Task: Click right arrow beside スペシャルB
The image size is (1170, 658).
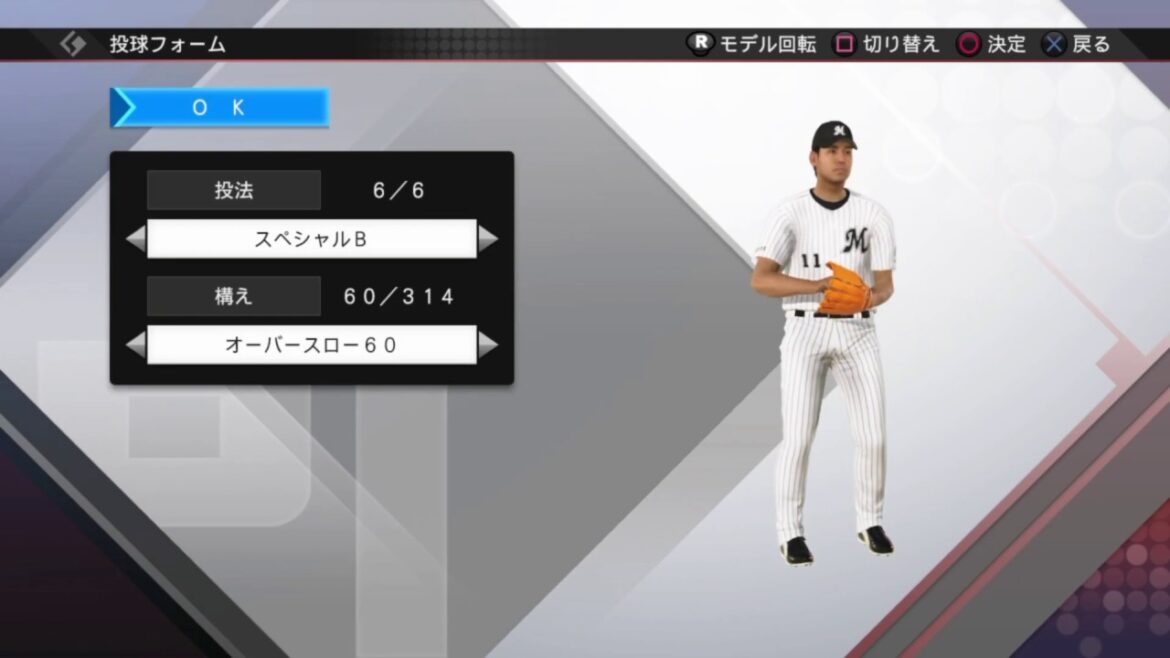Action: (488, 239)
